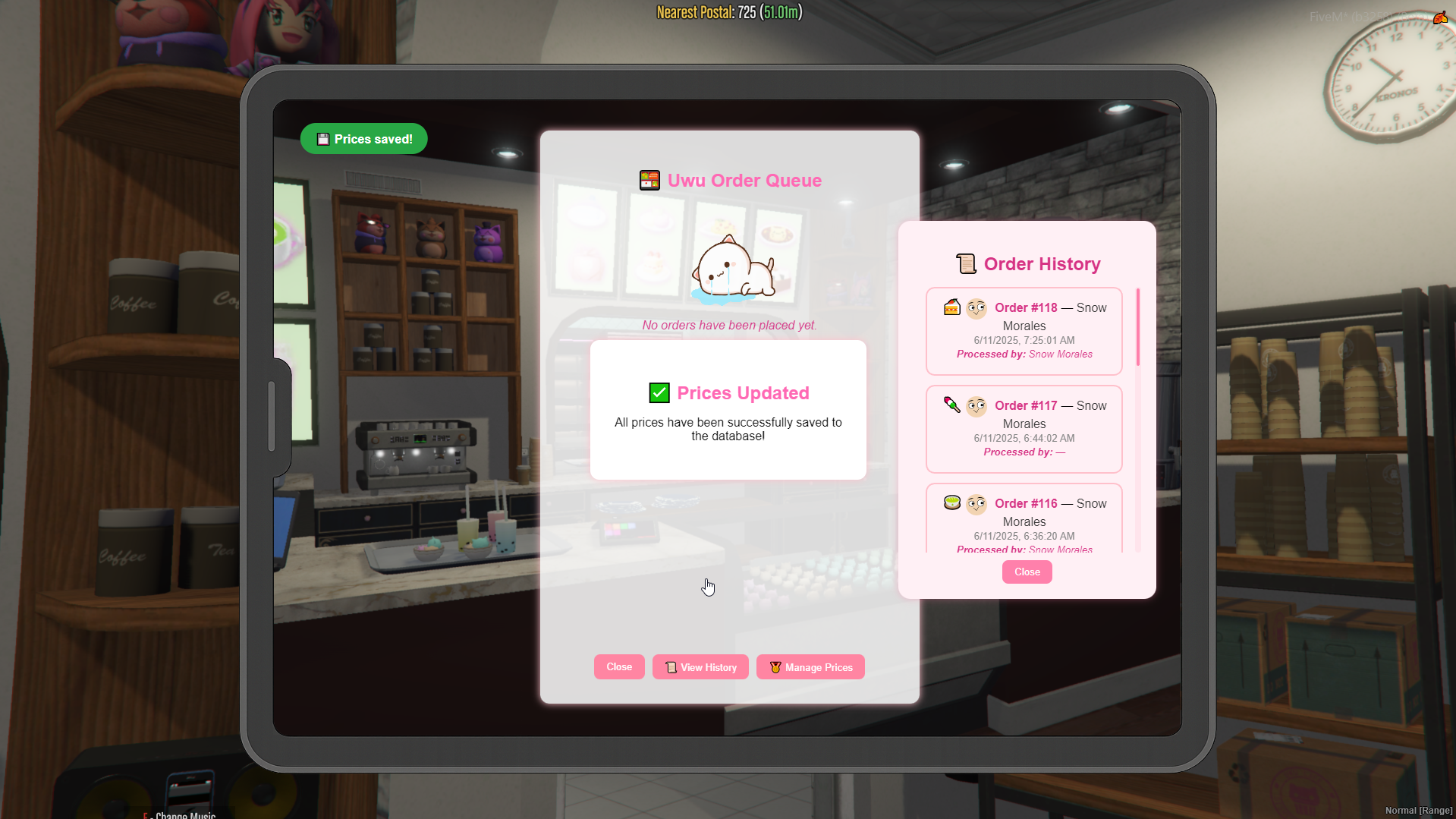This screenshot has height=819, width=1456.
Task: Click the oden bowl icon on Order #116
Action: click(951, 502)
